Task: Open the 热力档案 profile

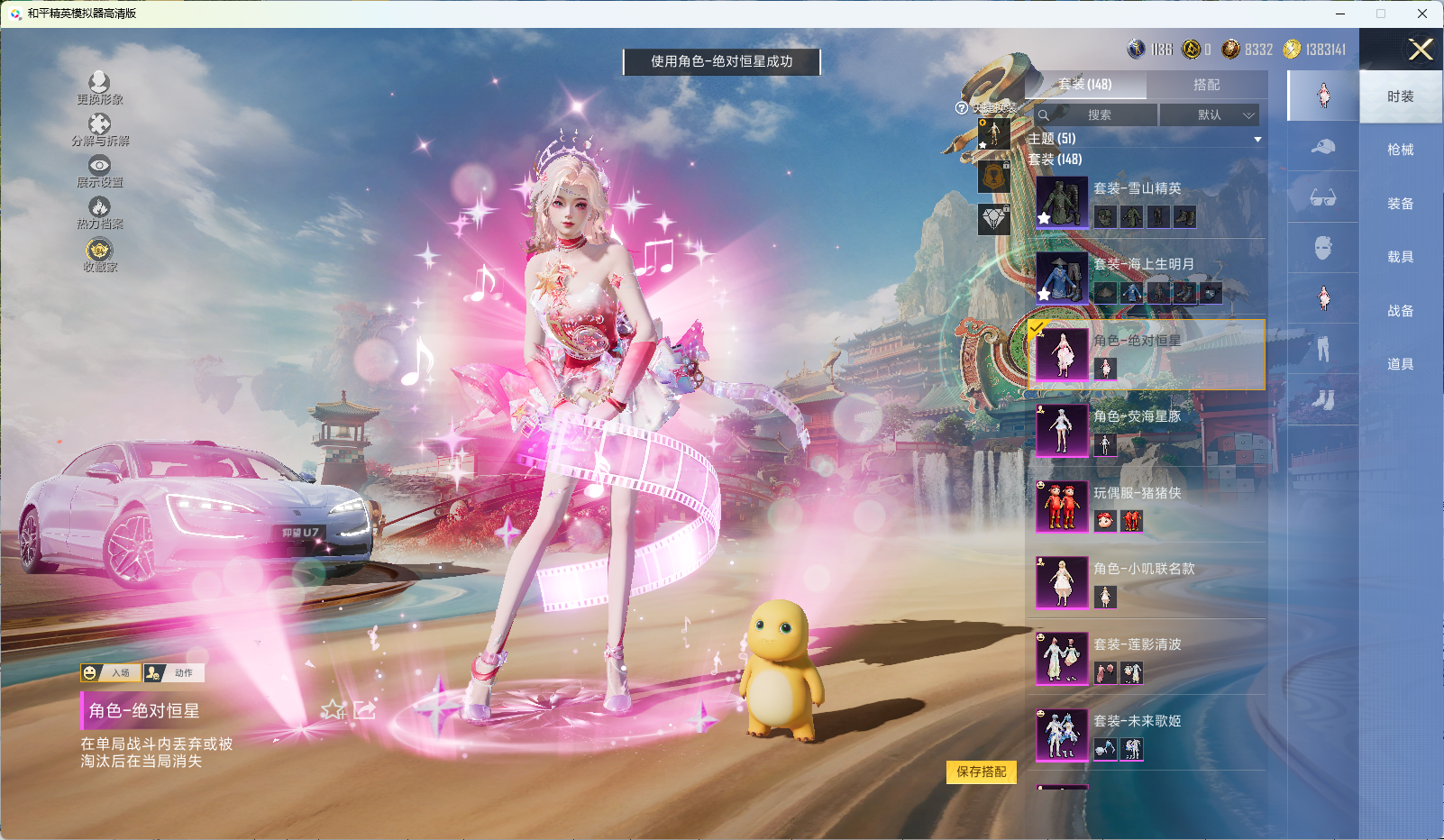Action: click(99, 214)
